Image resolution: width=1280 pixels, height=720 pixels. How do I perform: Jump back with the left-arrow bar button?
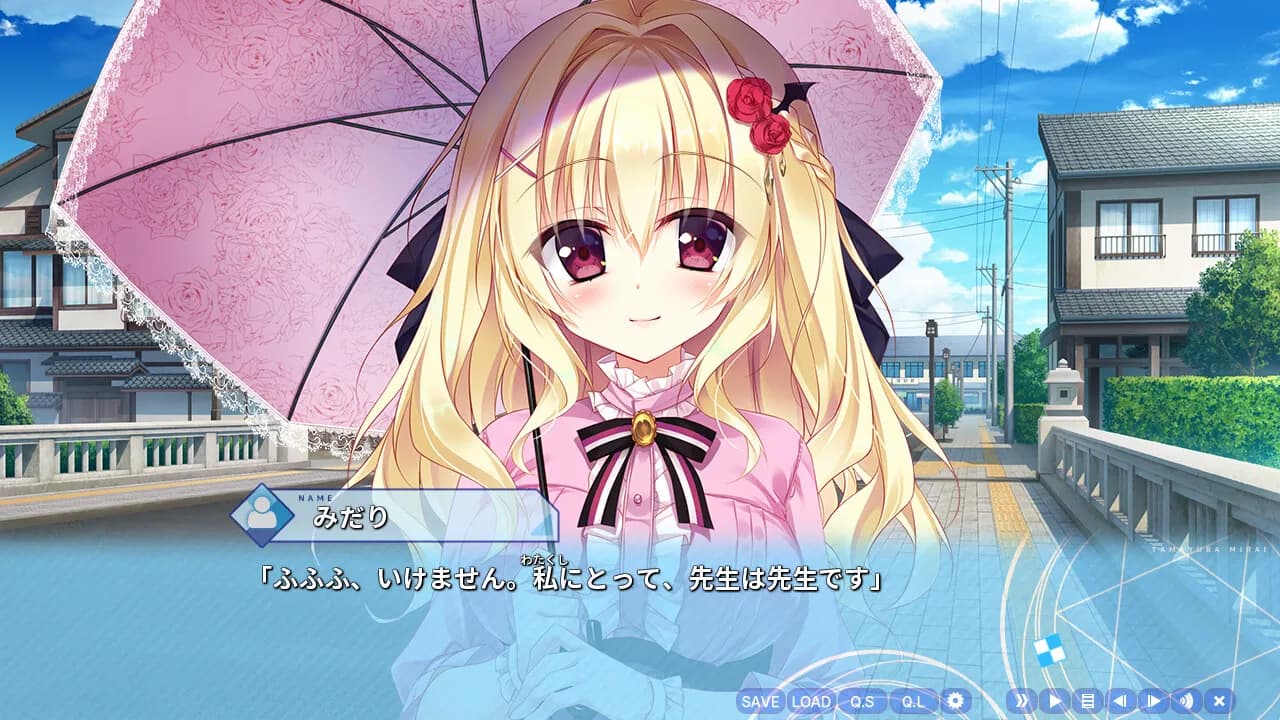[x=1120, y=701]
